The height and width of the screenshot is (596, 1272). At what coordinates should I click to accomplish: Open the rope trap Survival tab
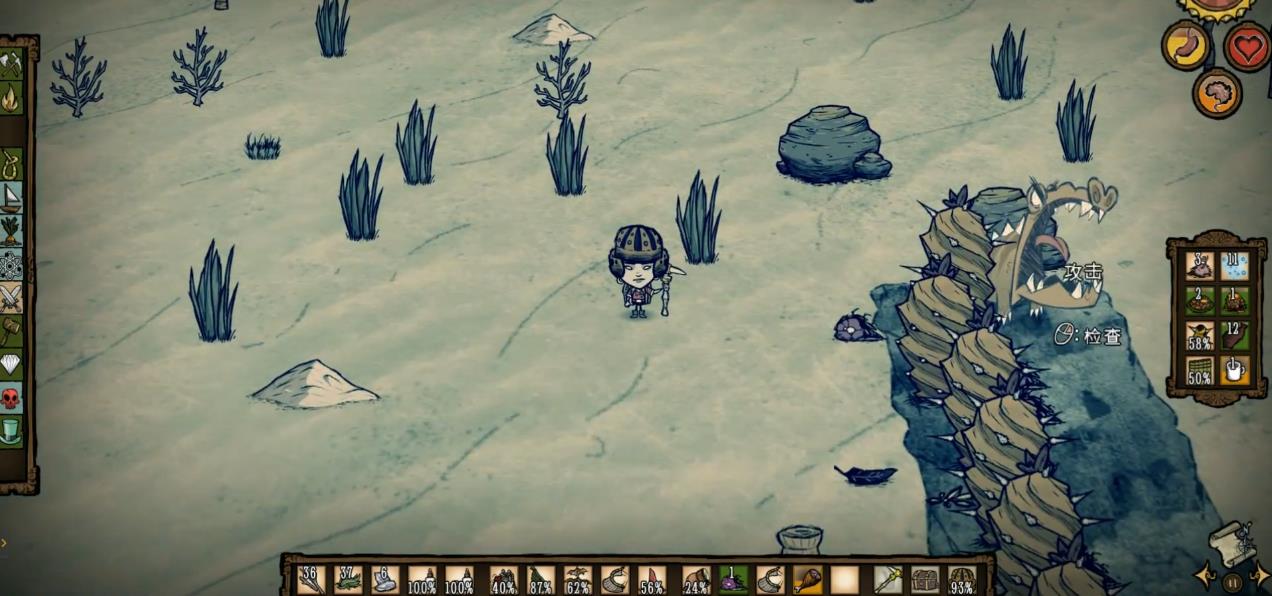click(11, 162)
